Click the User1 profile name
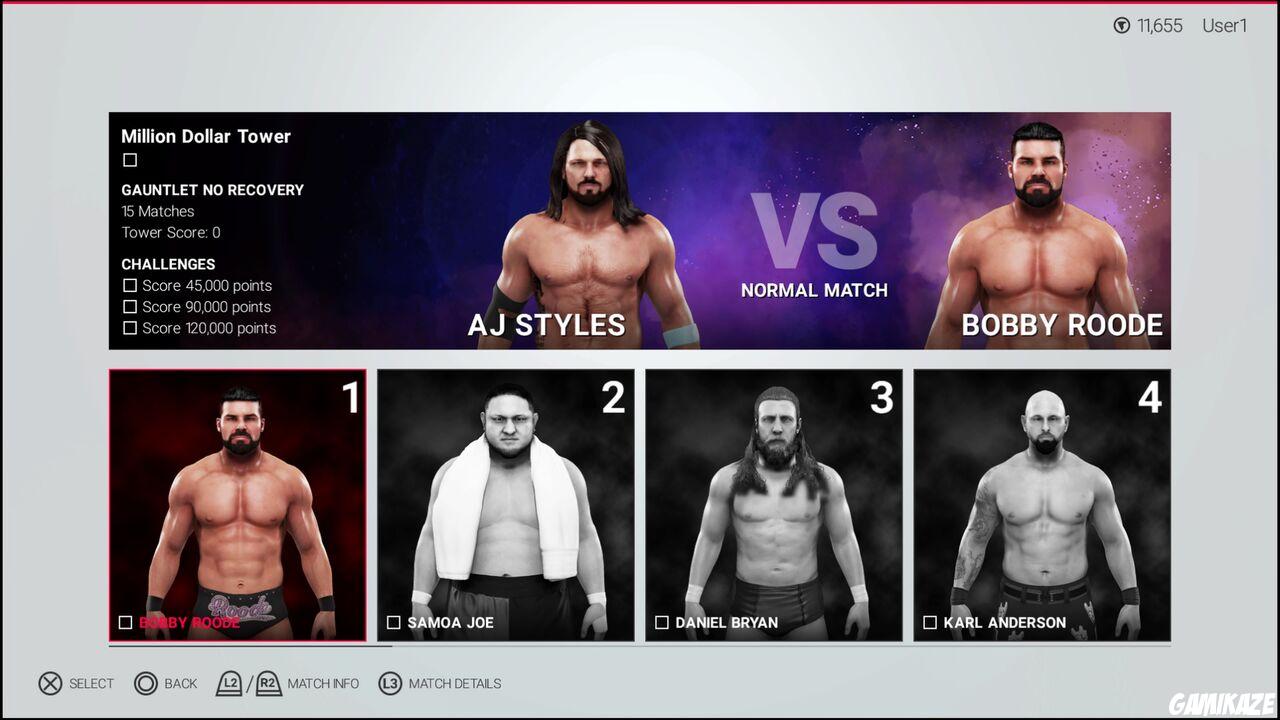The height and width of the screenshot is (720, 1280). (1224, 26)
